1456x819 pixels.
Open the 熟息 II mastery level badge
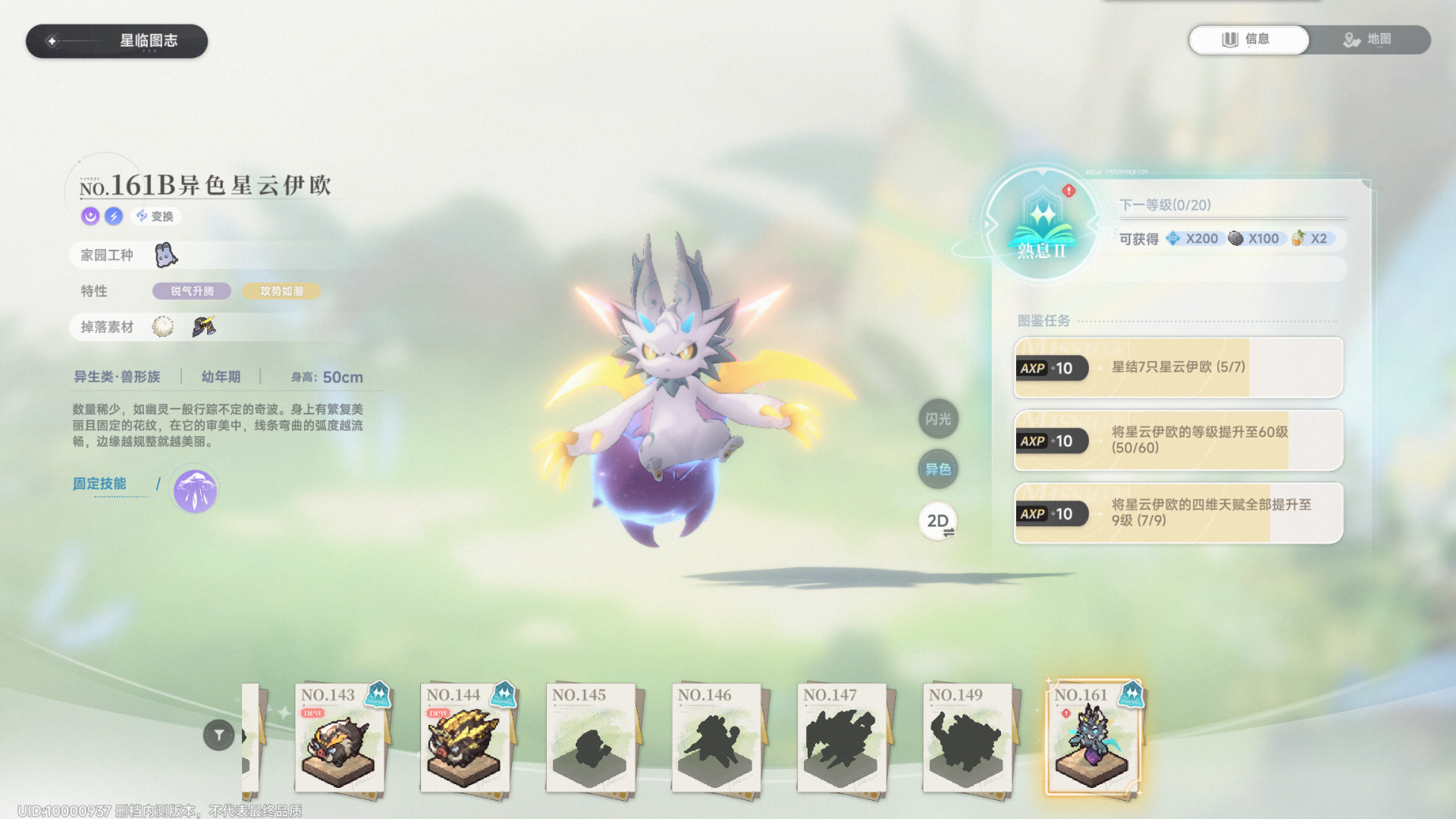[1042, 225]
